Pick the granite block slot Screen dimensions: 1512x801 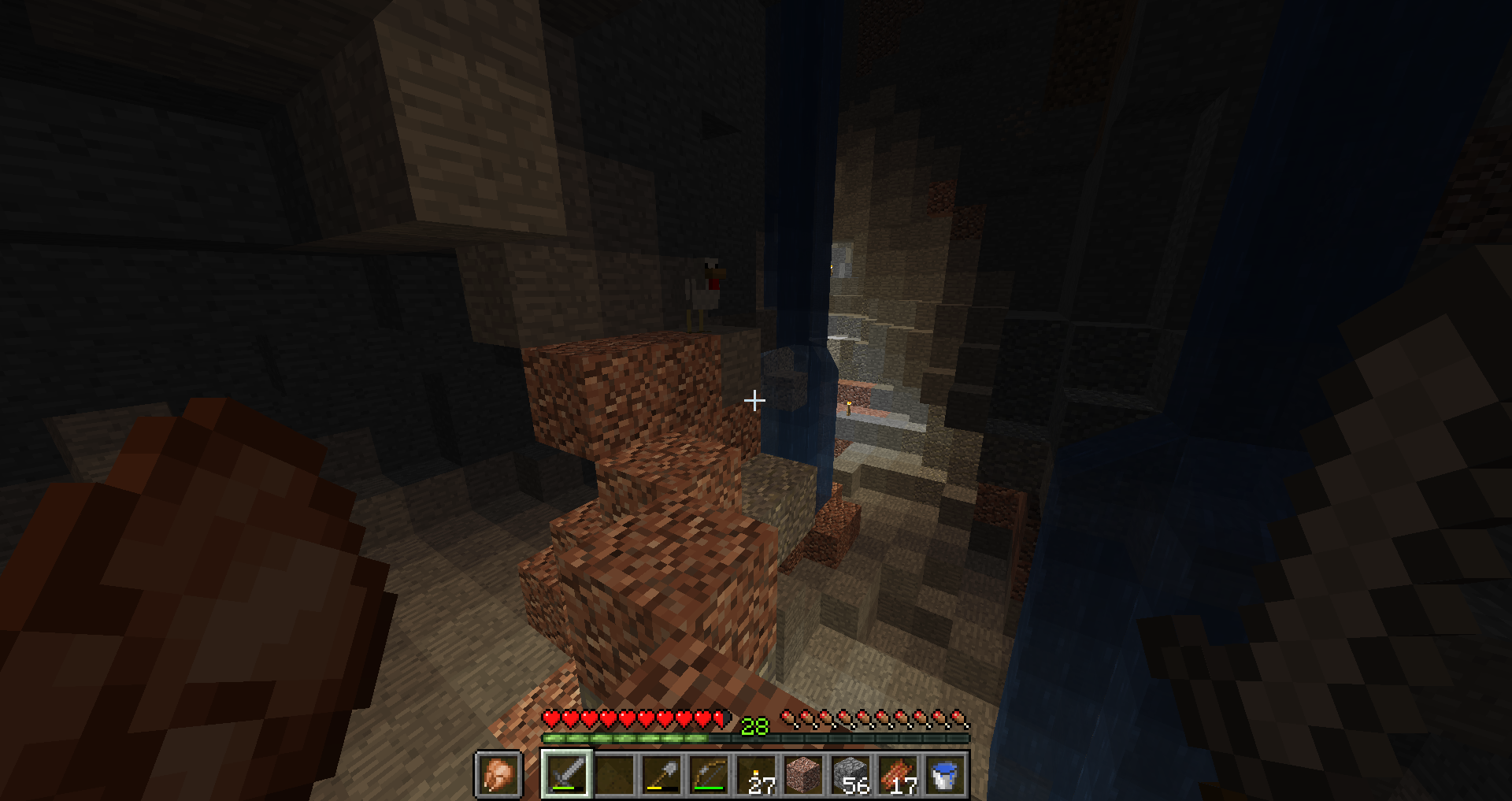(803, 774)
